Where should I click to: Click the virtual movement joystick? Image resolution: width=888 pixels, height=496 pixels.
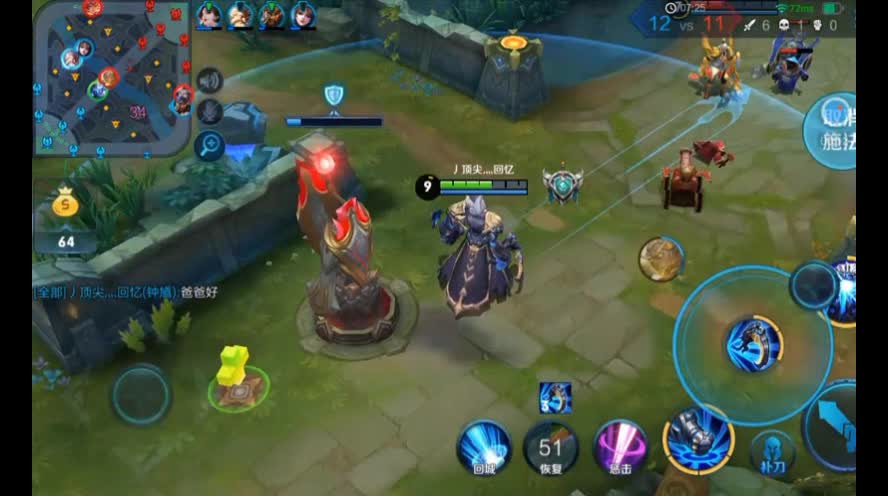click(x=140, y=394)
